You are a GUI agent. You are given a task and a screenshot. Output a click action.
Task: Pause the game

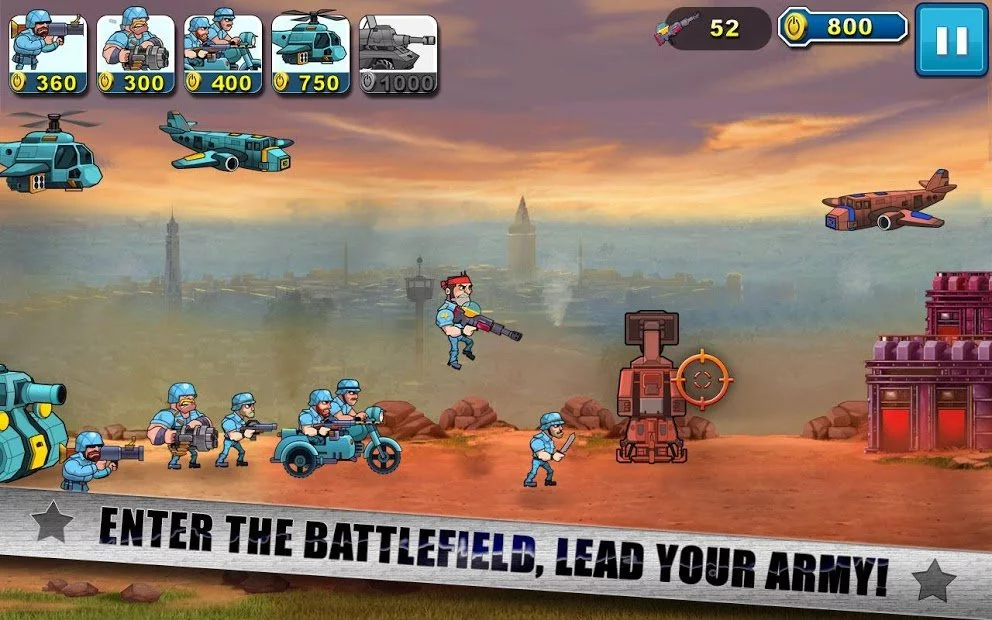coord(951,40)
